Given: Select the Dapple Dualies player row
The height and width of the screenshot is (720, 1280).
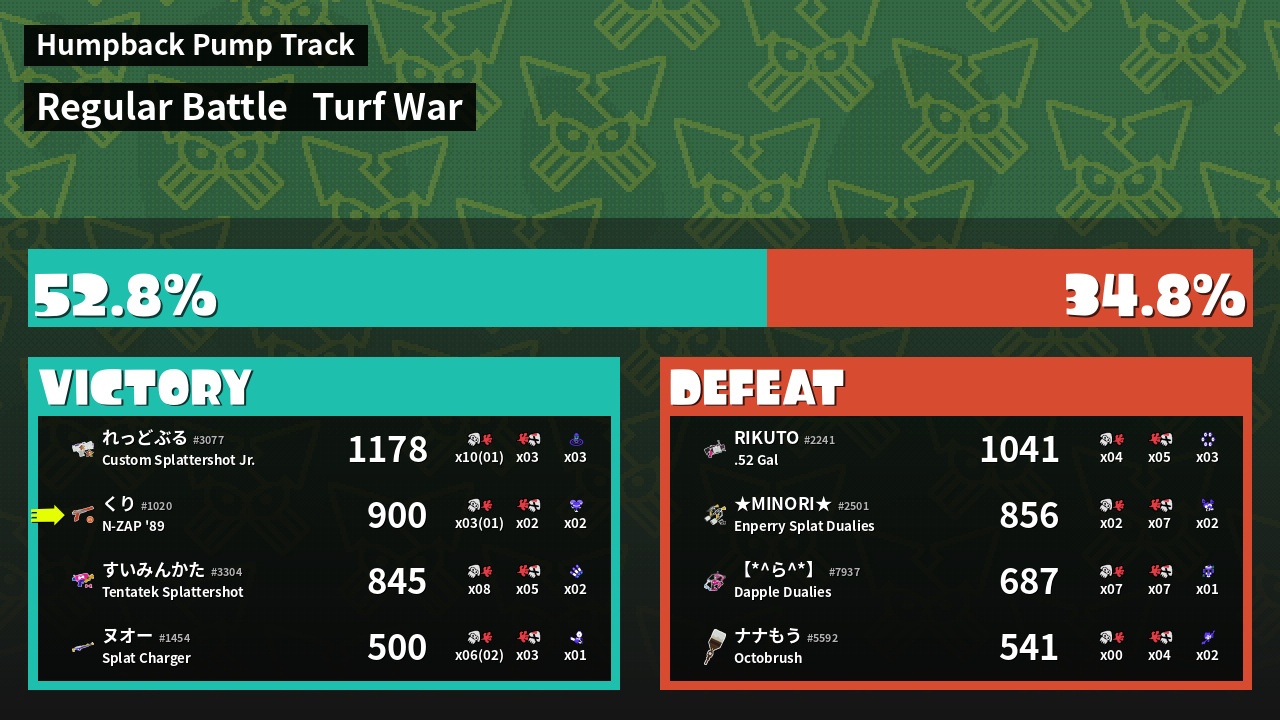Looking at the screenshot, I should click(956, 581).
